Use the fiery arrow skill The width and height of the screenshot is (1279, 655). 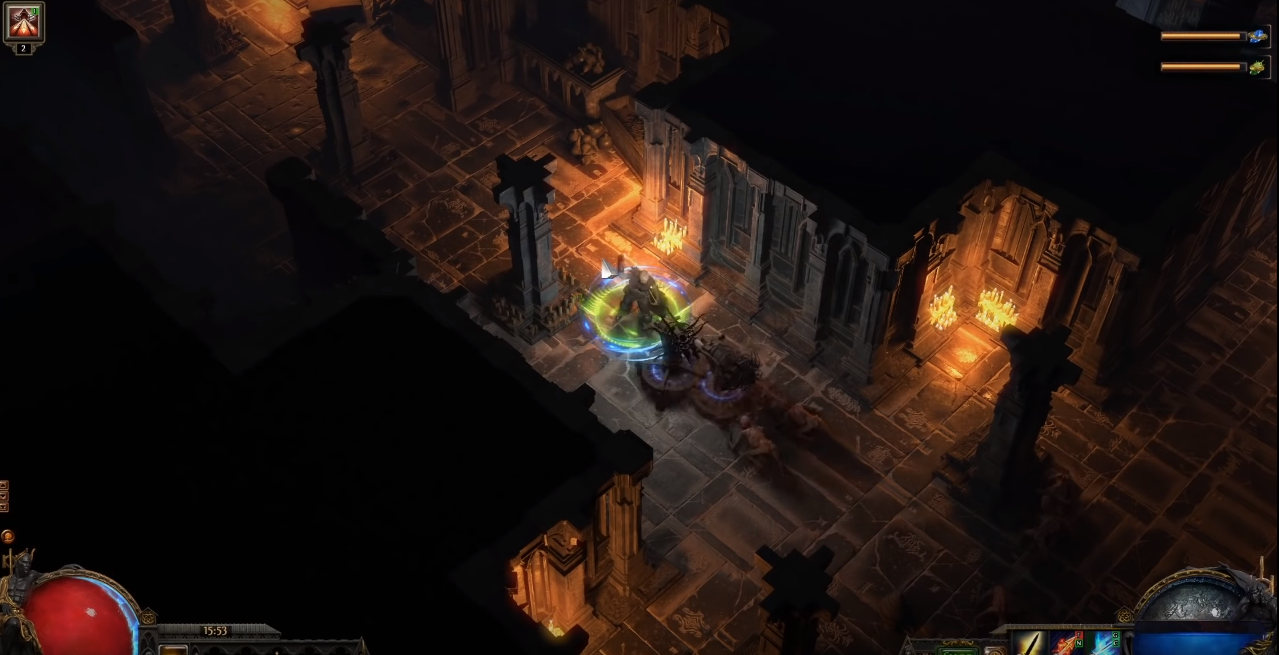point(1067,644)
